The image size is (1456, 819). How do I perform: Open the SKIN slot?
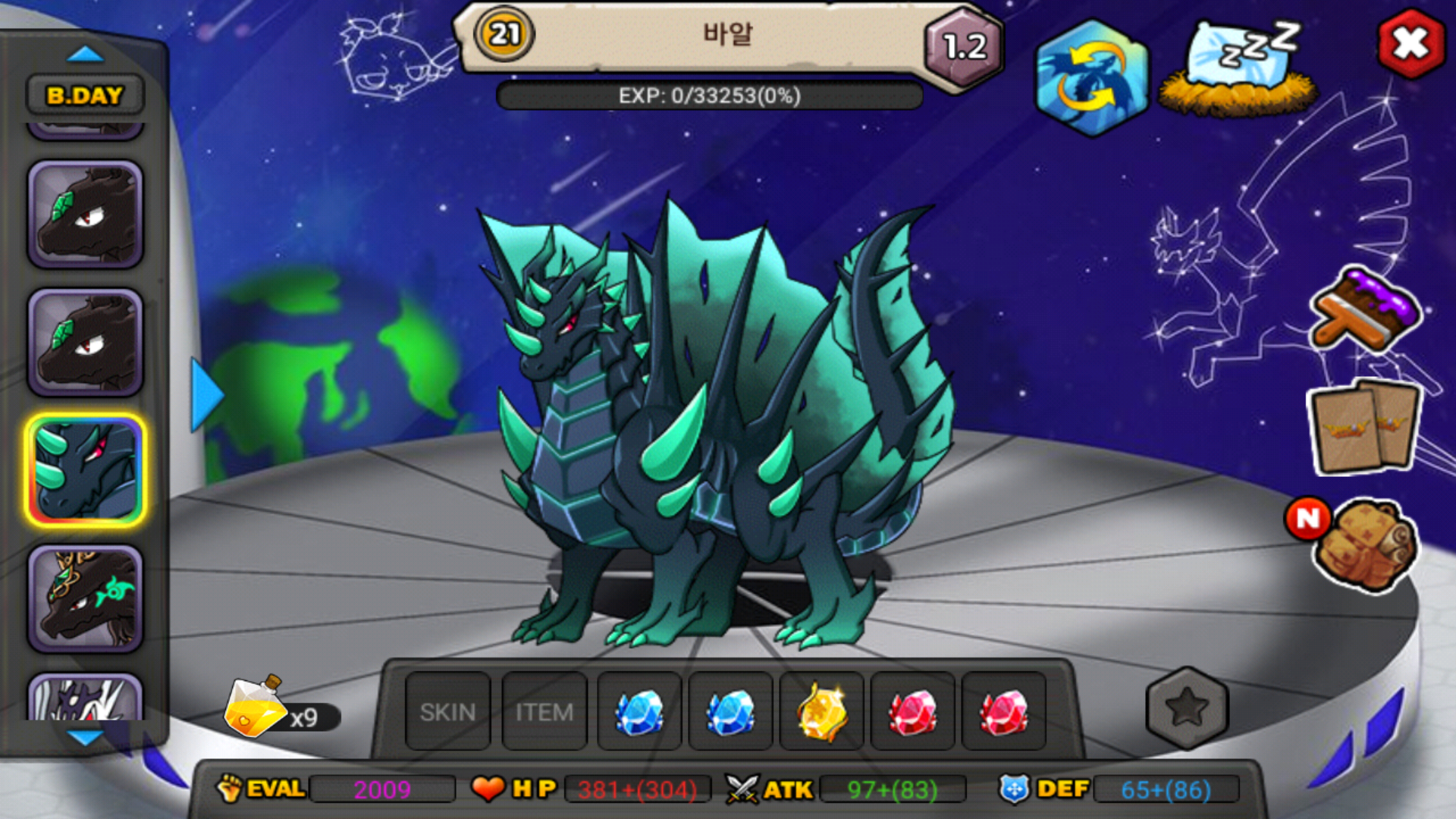pyautogui.click(x=447, y=711)
